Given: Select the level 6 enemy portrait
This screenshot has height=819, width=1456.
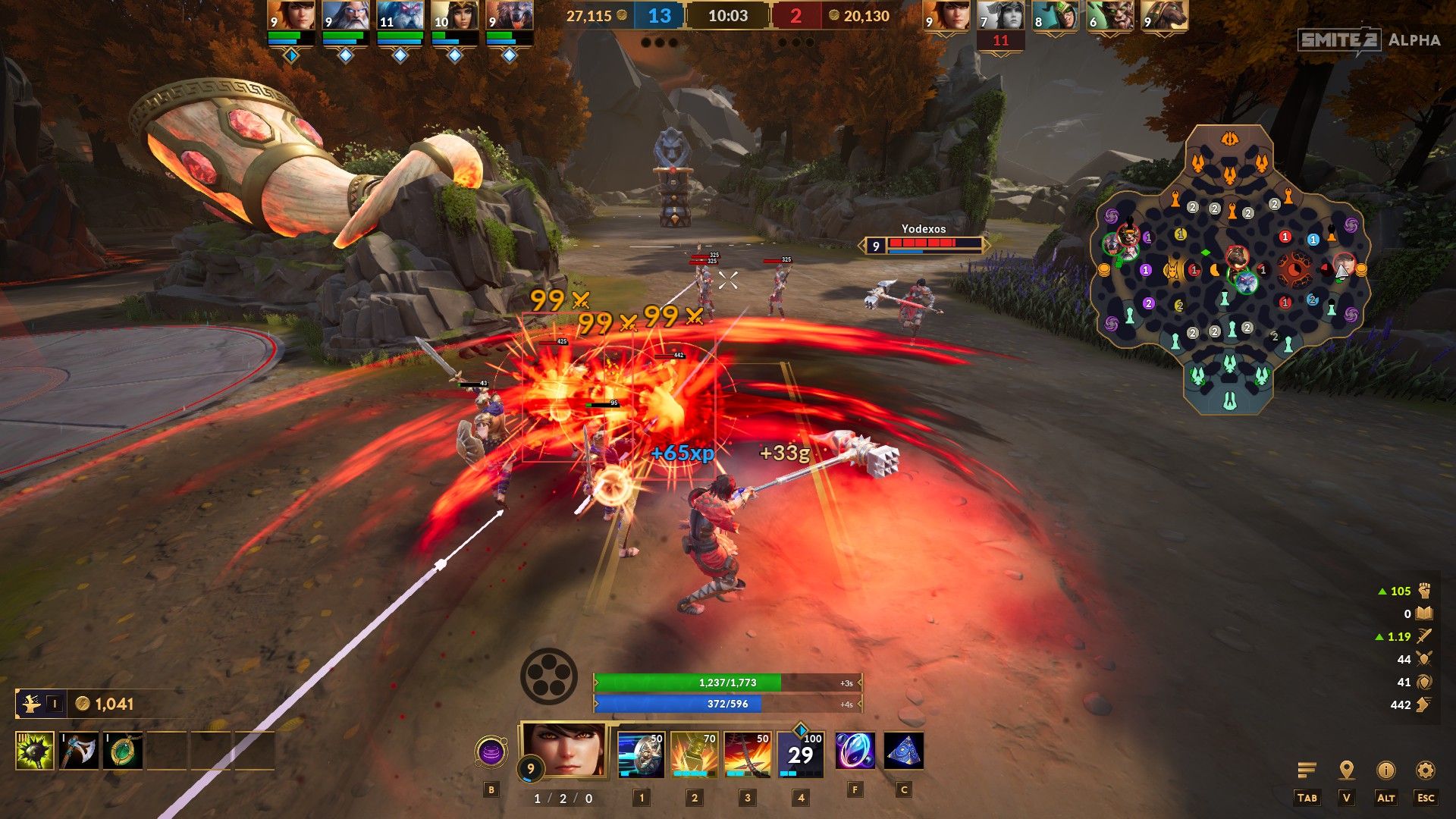Looking at the screenshot, I should (1110, 15).
